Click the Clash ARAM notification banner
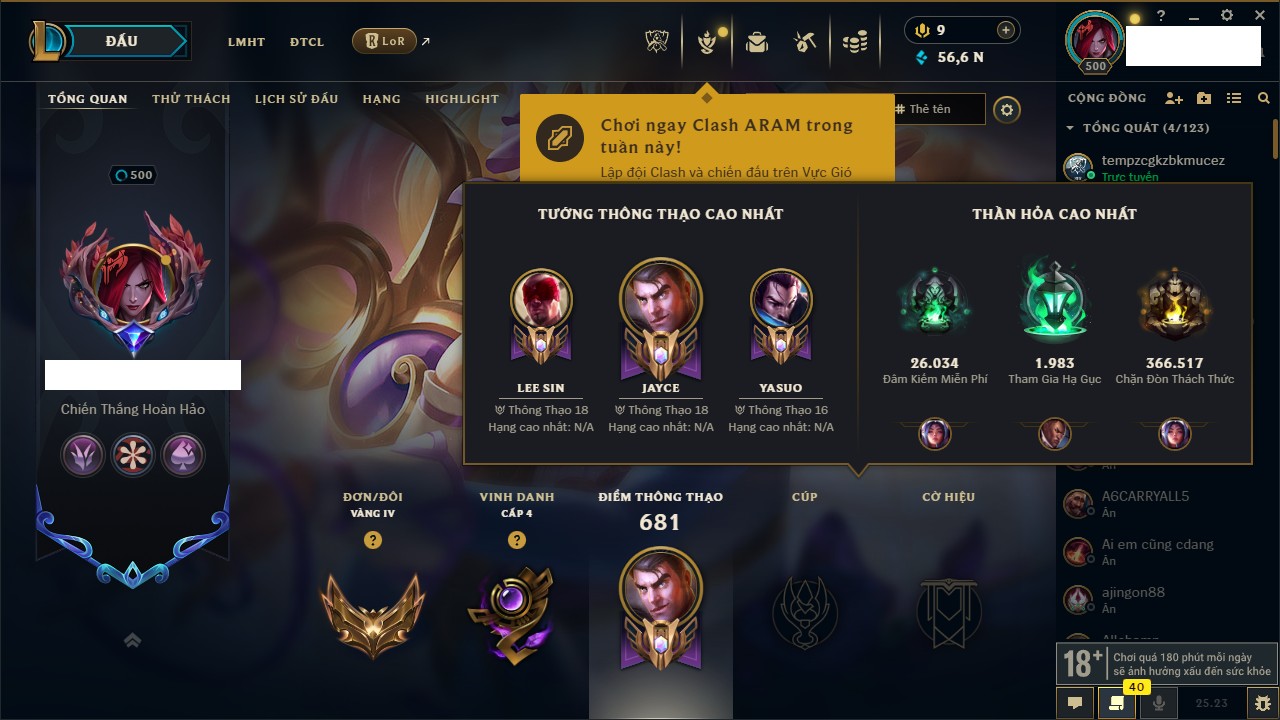The width and height of the screenshot is (1280, 720). pyautogui.click(x=706, y=138)
